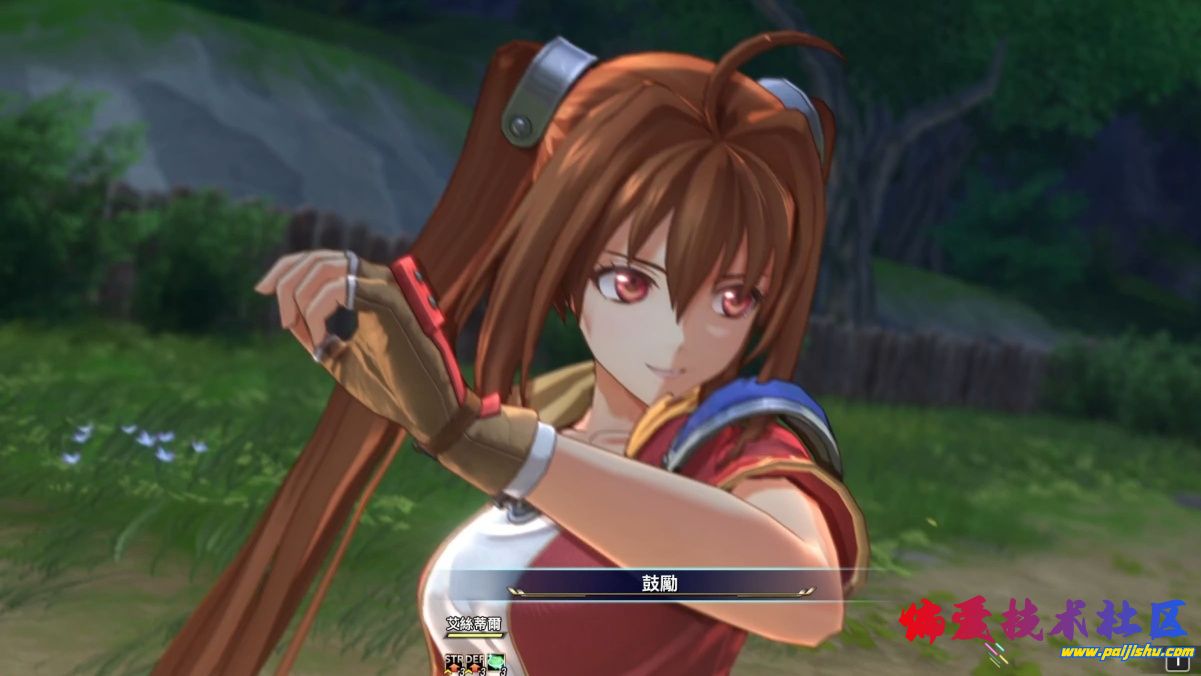Screen dimensions: 1201x676
Task: Click the 鼓勵 craft name banner
Action: (660, 583)
